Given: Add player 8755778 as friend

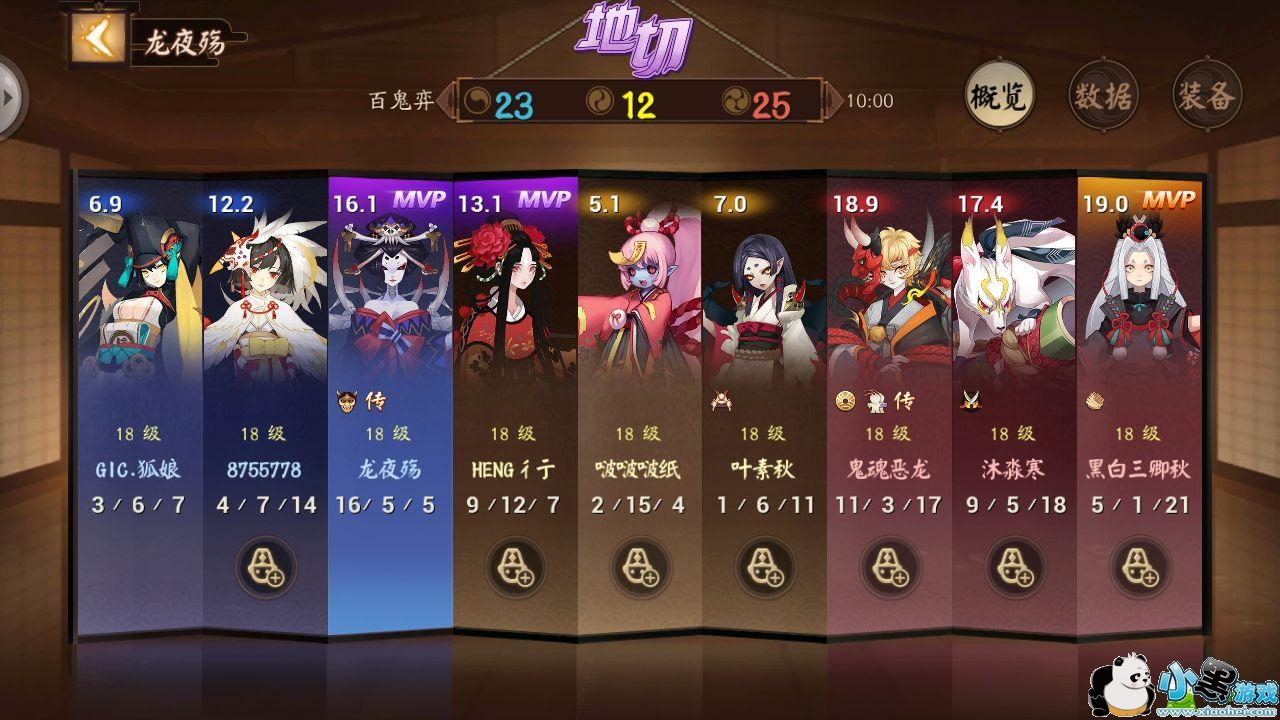Looking at the screenshot, I should point(266,566).
